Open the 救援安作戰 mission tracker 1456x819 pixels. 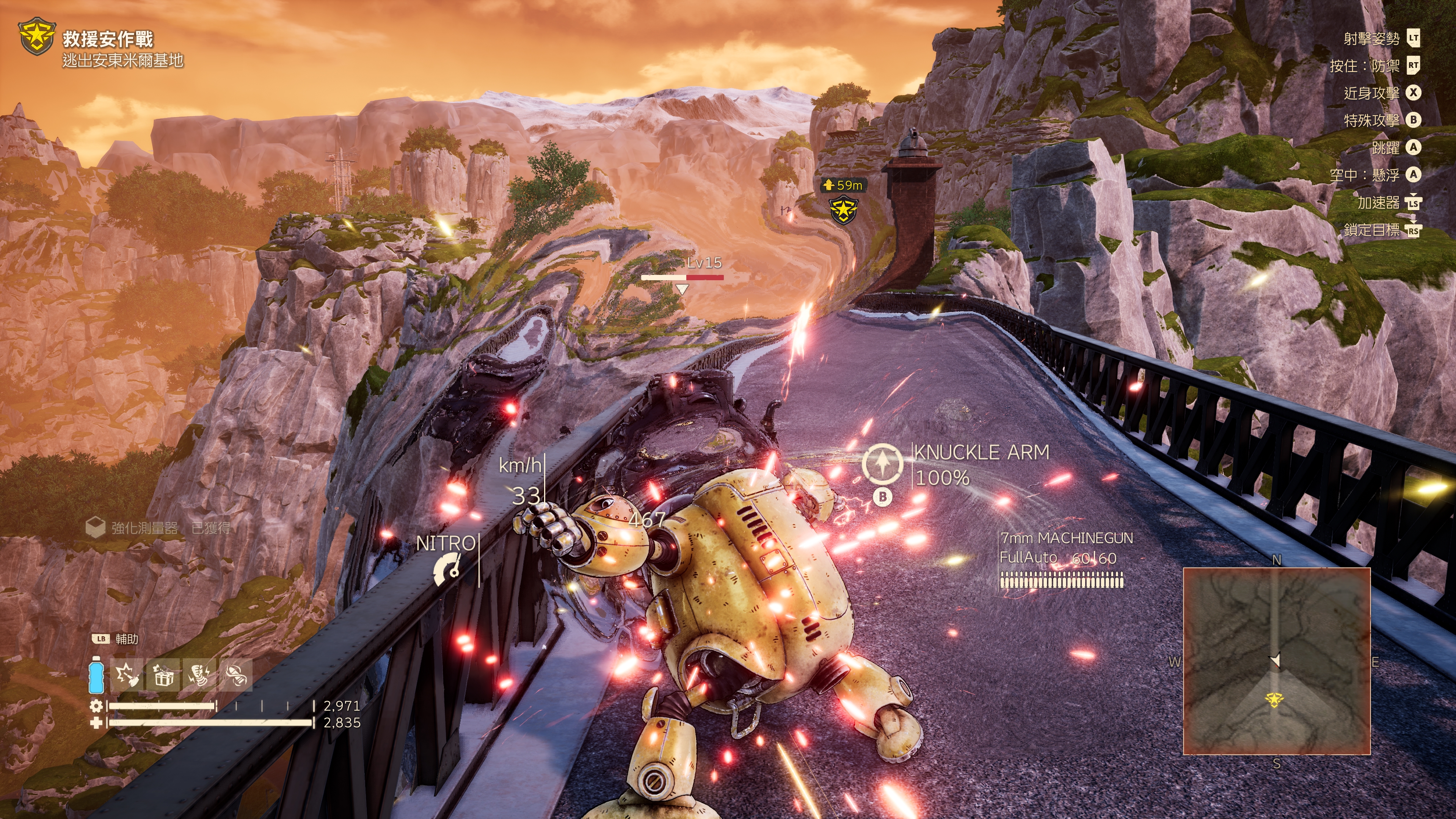[x=107, y=39]
